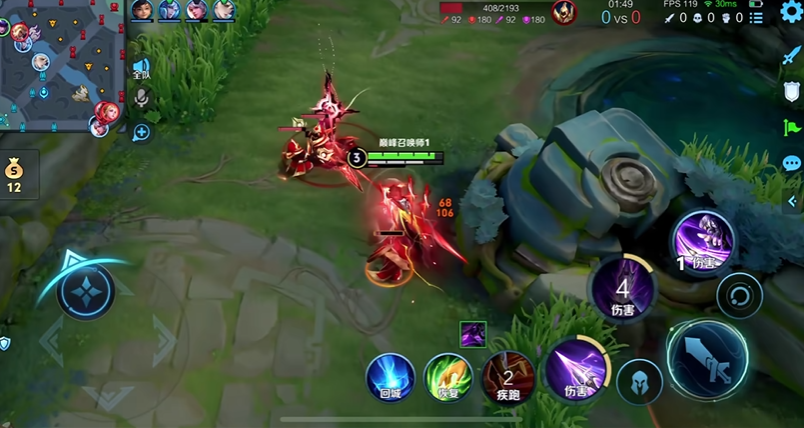This screenshot has width=804, height=428.
Task: Hit the sword basic attack button
Action: [x=707, y=358]
